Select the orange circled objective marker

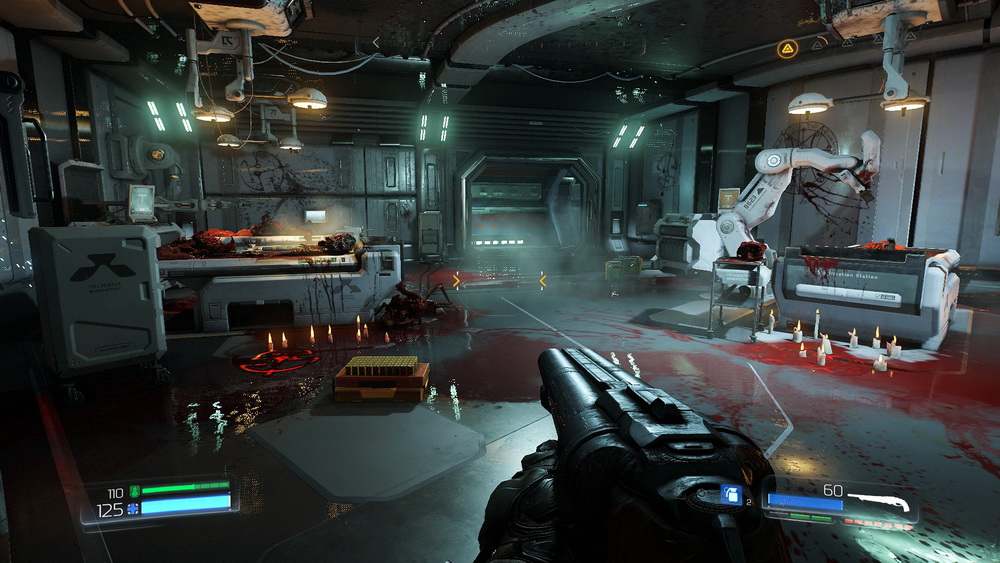[788, 47]
